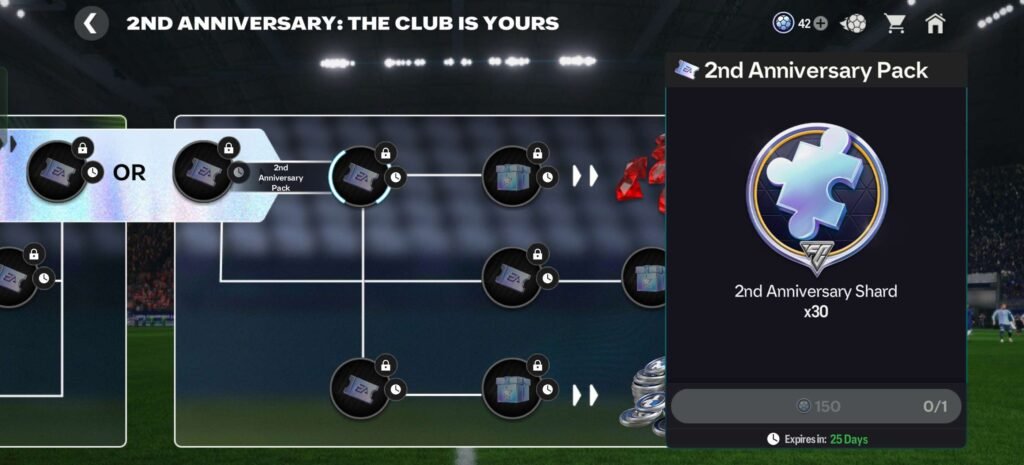Select the highlighted 2nd Anniversary Pack node

tap(360, 177)
